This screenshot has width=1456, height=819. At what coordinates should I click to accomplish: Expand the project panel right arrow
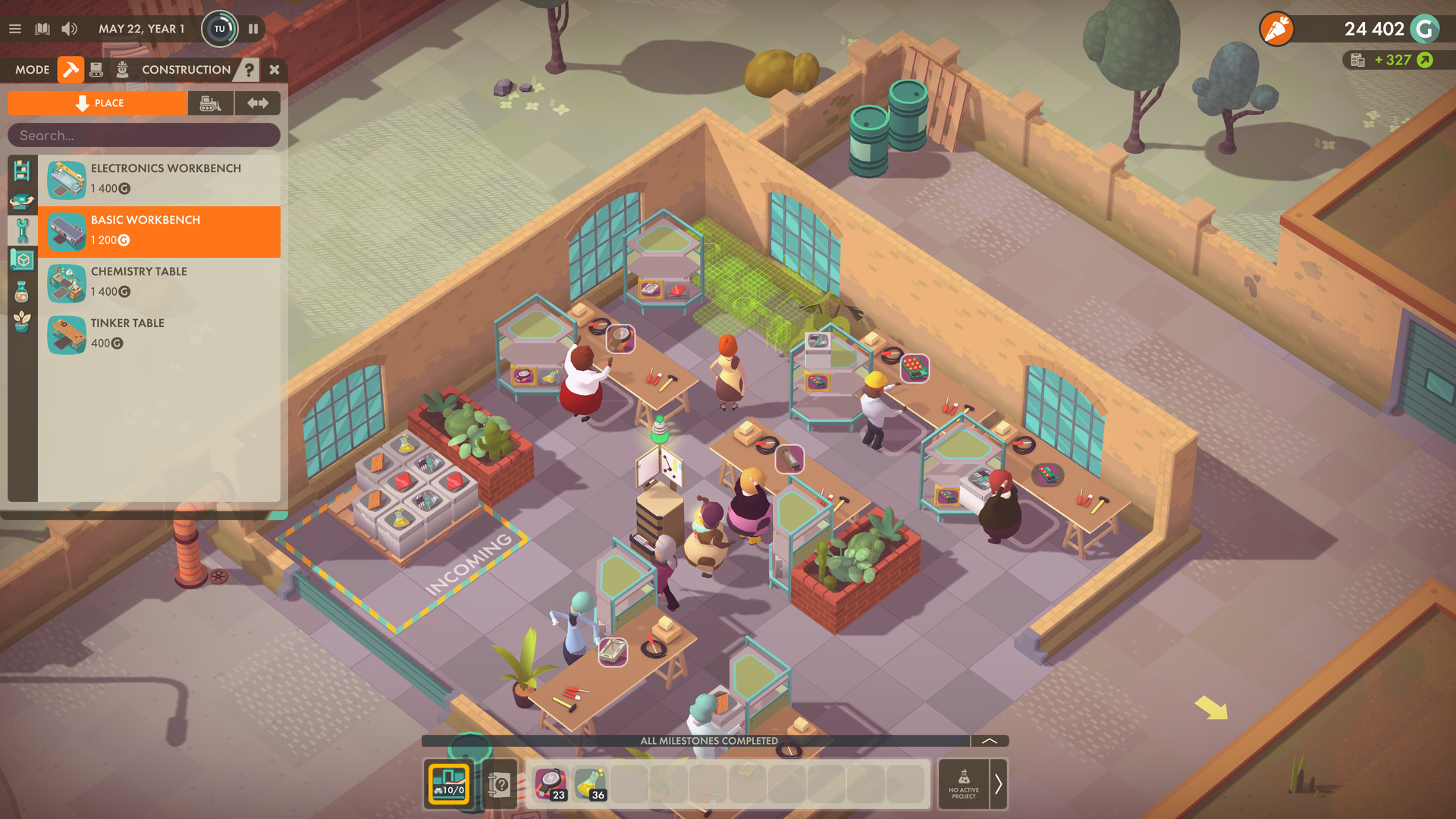pyautogui.click(x=999, y=784)
